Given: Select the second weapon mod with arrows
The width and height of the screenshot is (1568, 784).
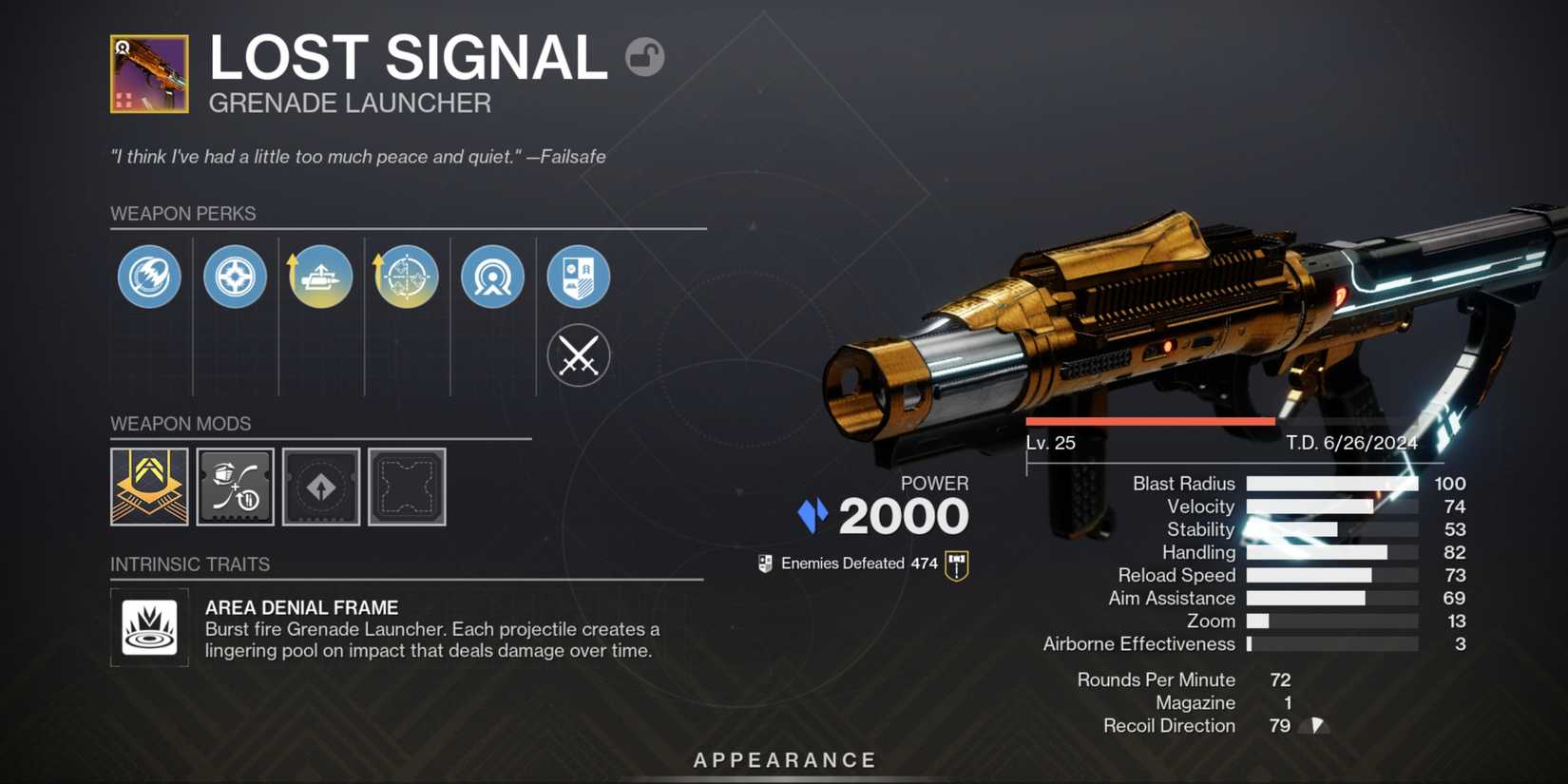Looking at the screenshot, I should [x=235, y=487].
